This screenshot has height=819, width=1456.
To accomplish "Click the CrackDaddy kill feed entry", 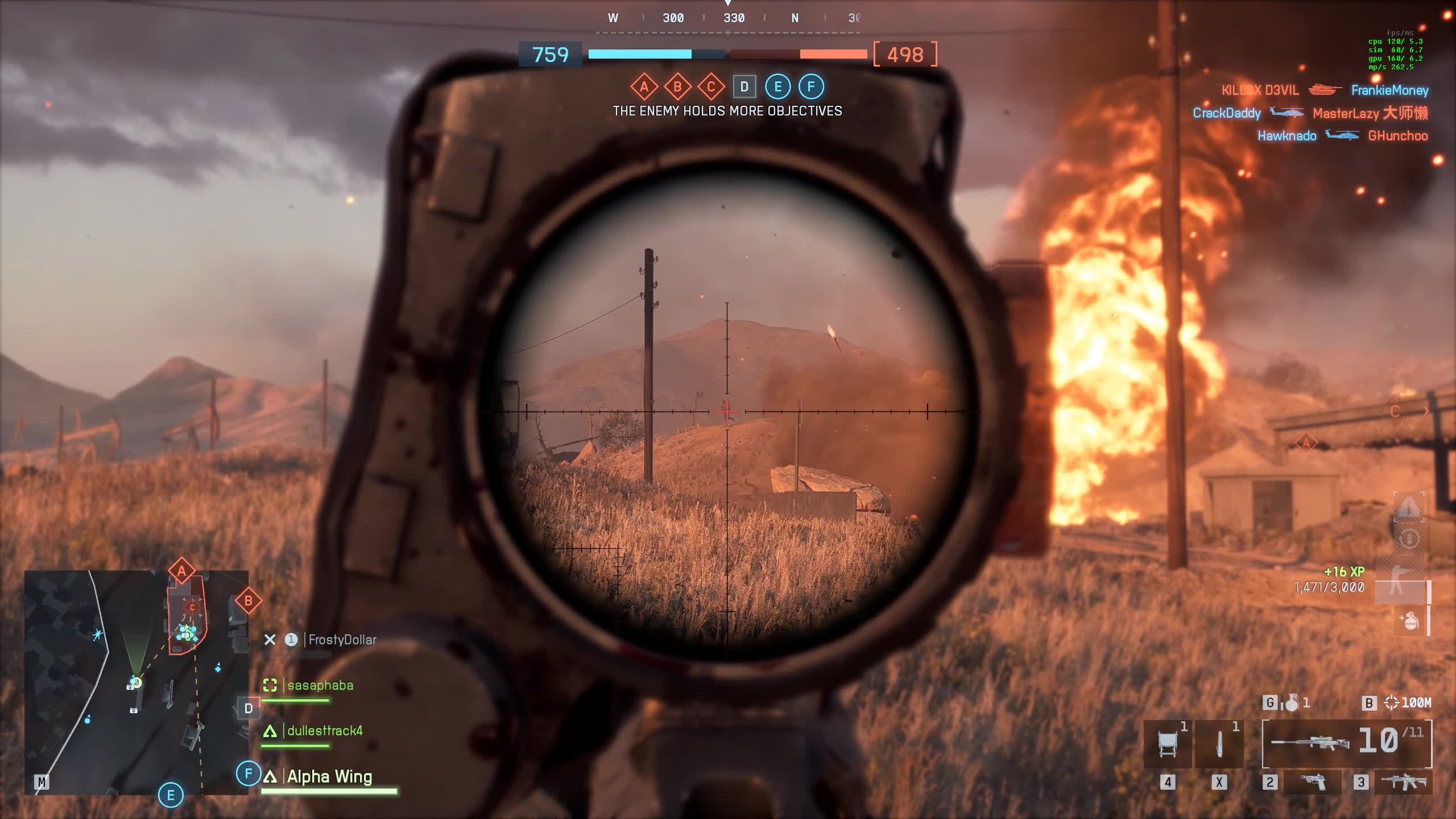I will (1226, 113).
